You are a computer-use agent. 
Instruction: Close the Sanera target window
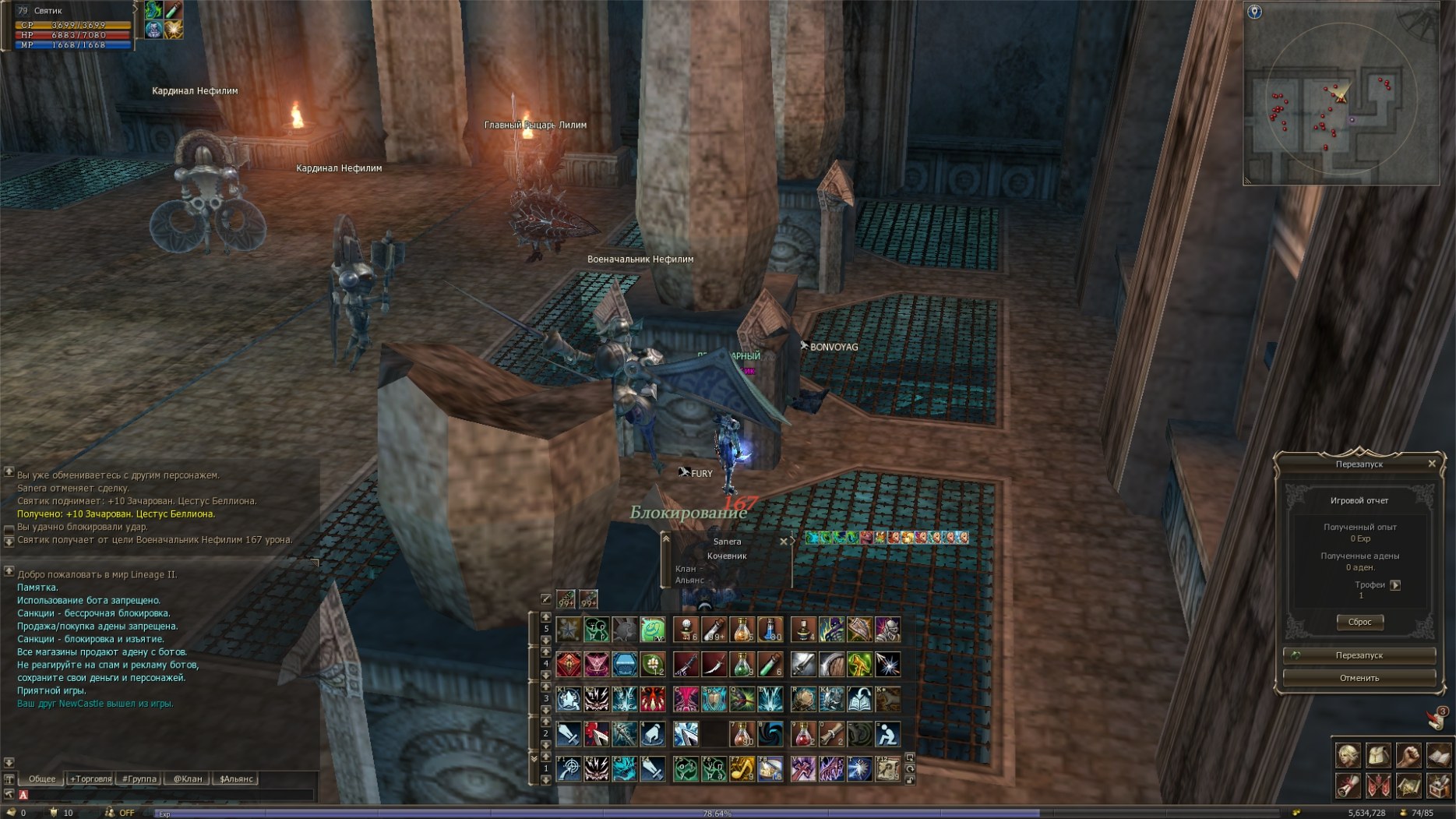[784, 542]
